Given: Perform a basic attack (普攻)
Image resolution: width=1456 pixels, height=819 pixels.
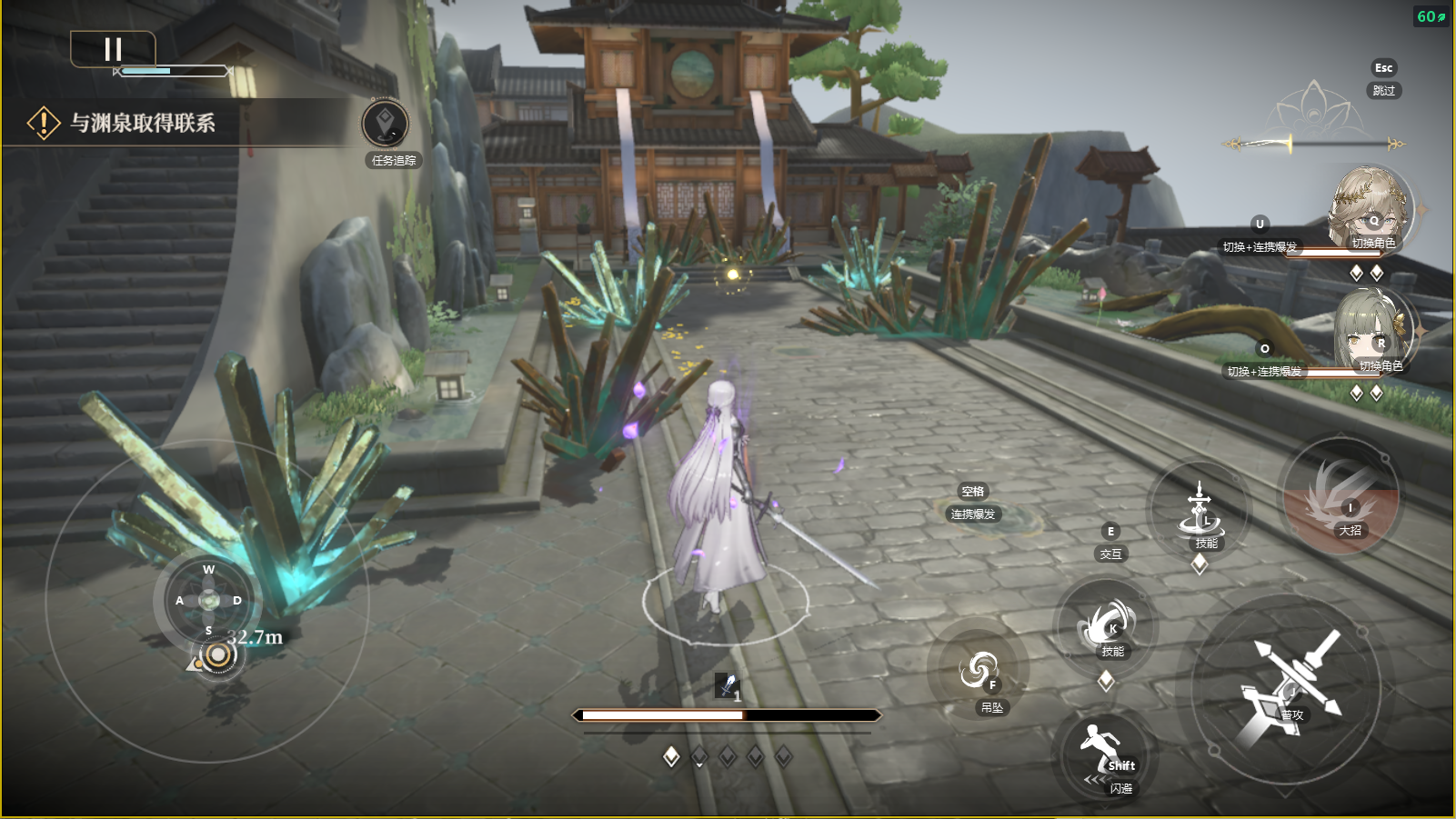Looking at the screenshot, I should pos(1287,686).
